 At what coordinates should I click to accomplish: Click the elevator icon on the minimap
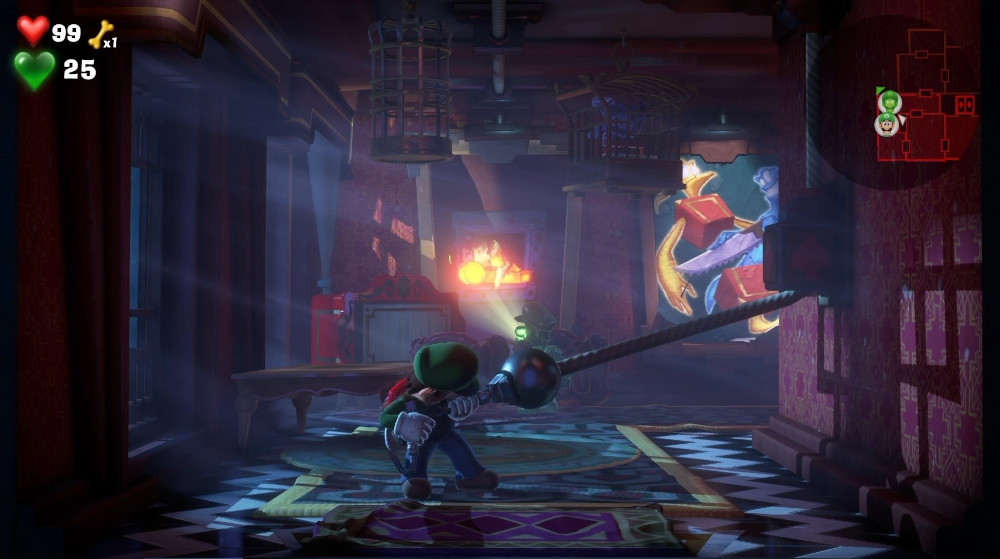tap(965, 104)
